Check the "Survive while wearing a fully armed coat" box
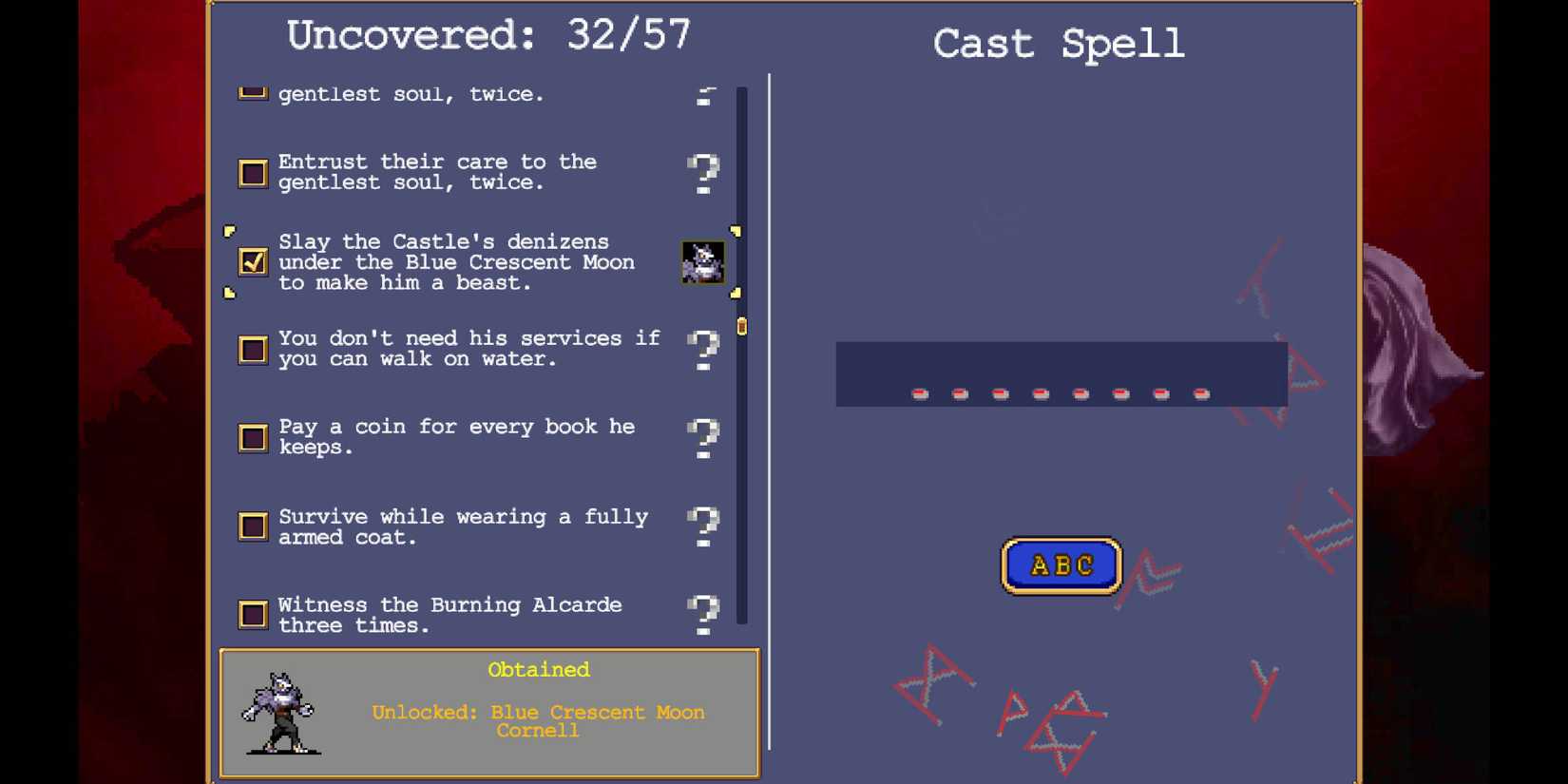 click(252, 527)
